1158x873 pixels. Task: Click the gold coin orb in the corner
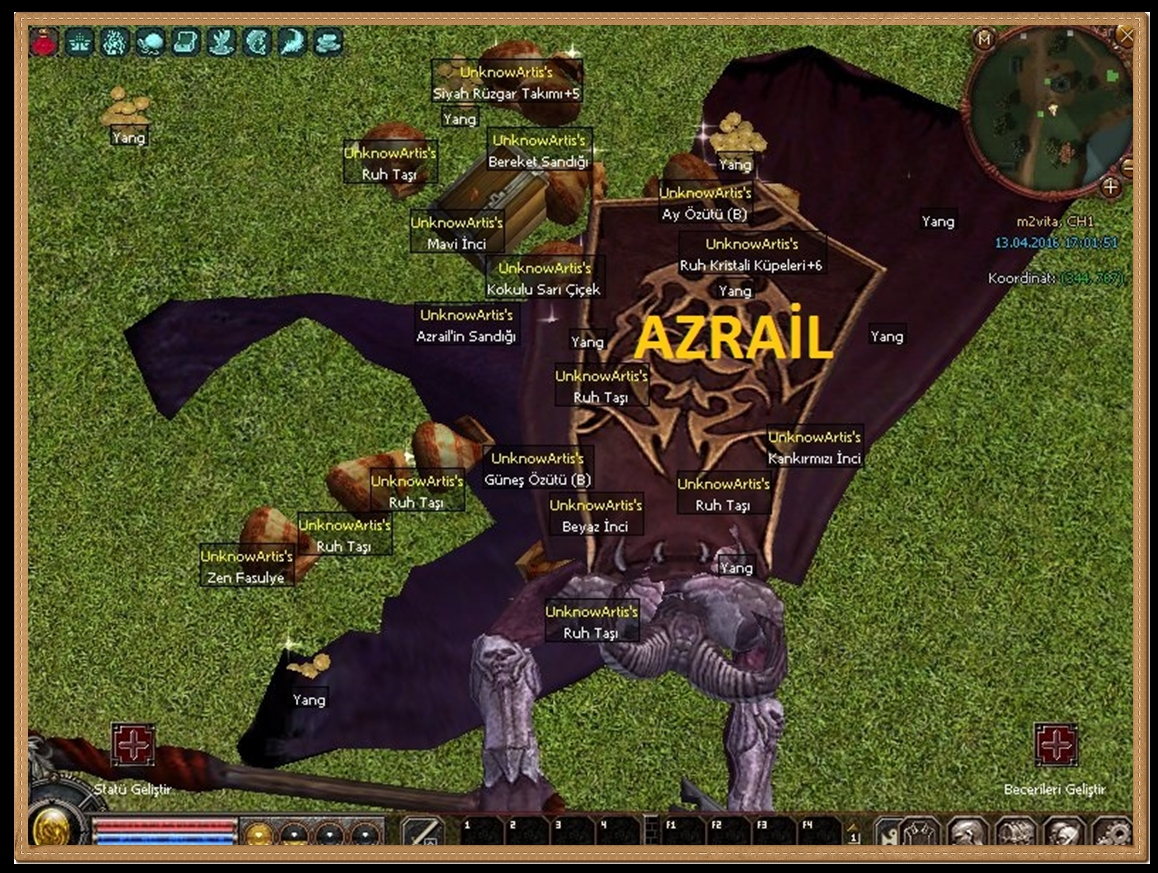coord(50,828)
